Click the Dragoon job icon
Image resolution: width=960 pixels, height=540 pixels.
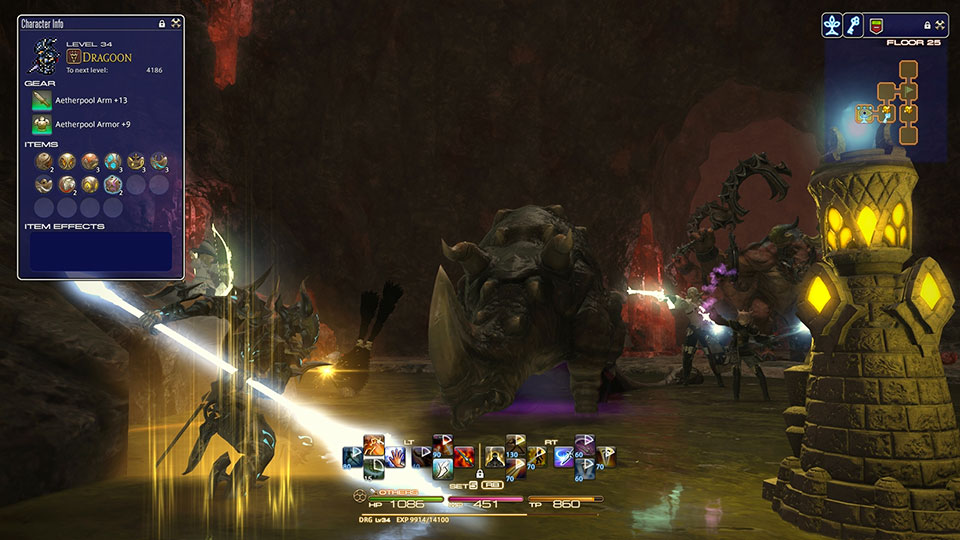73,57
